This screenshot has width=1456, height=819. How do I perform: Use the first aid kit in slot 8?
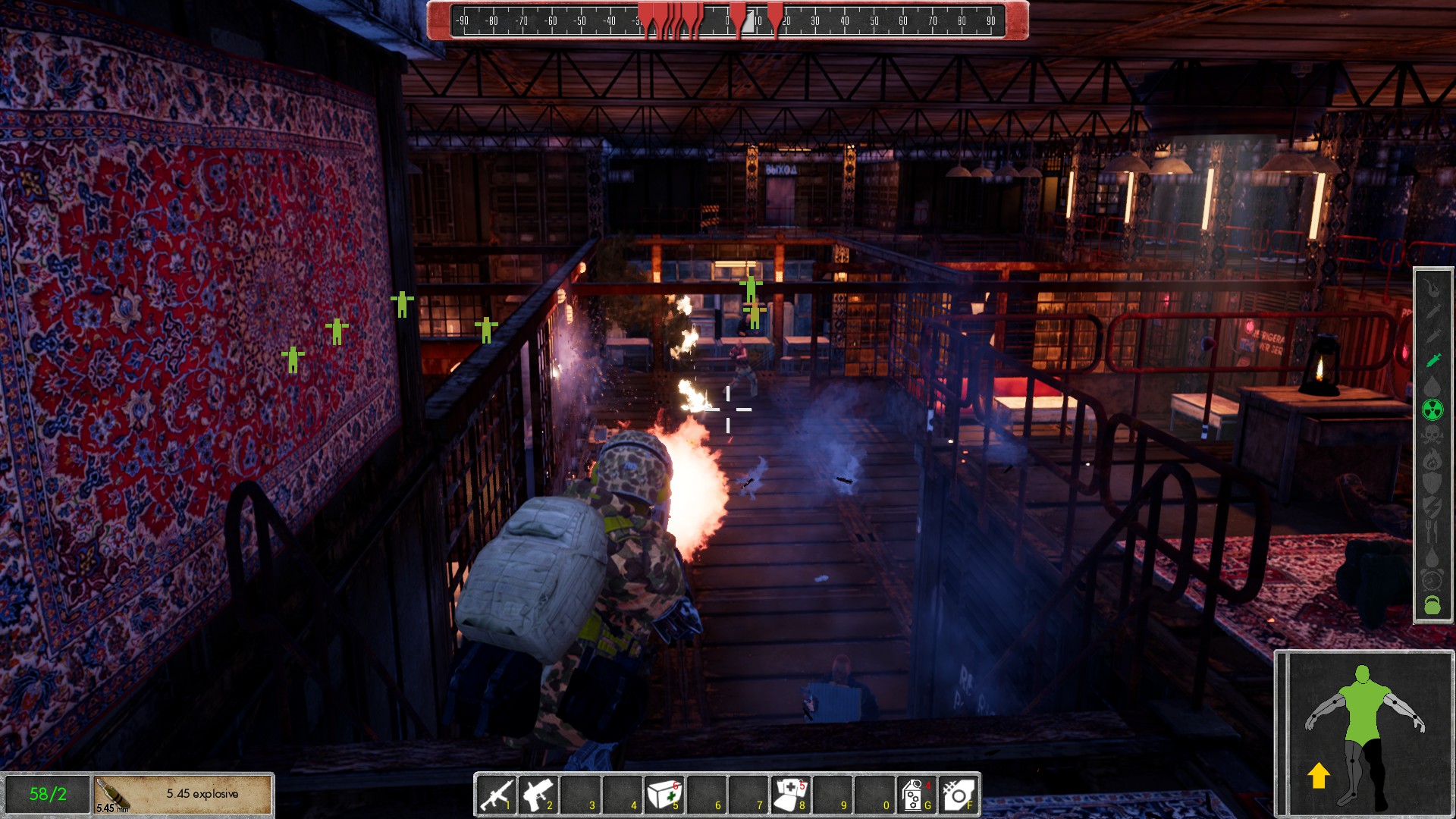point(790,794)
